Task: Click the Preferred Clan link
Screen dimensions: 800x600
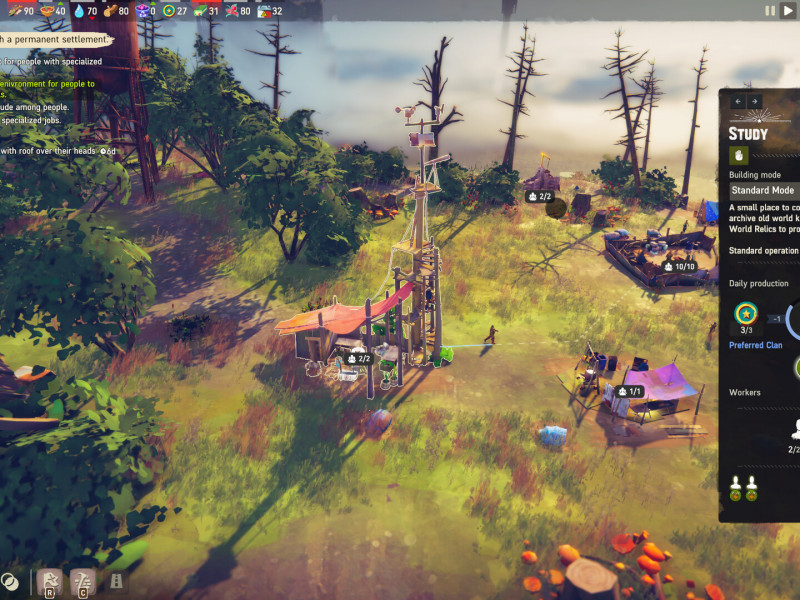Action: click(756, 345)
